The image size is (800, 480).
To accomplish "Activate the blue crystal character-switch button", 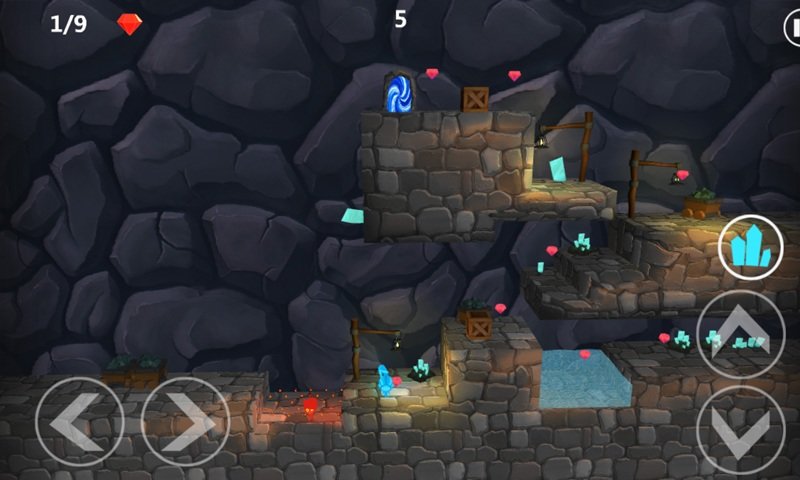I will (x=750, y=247).
